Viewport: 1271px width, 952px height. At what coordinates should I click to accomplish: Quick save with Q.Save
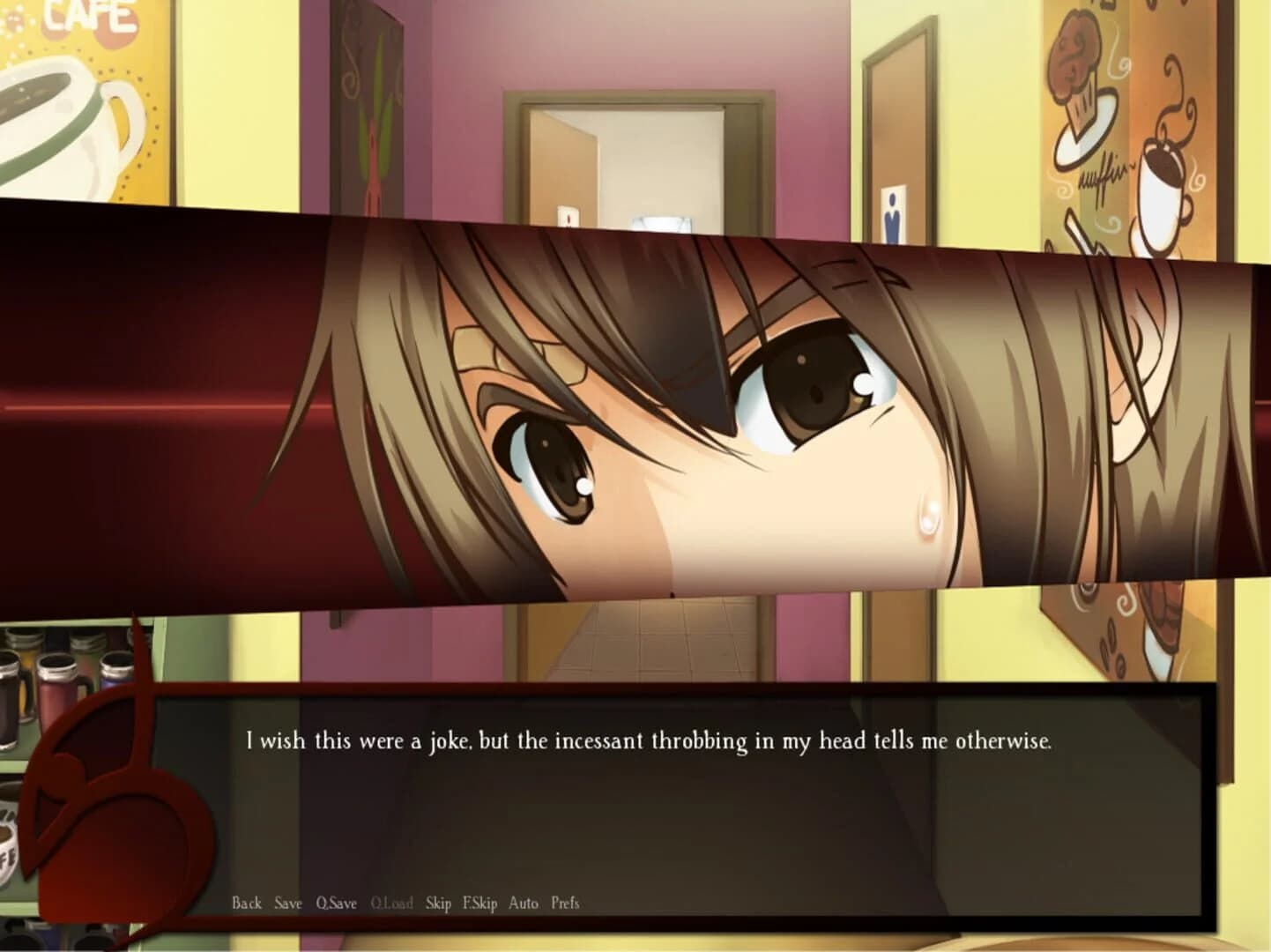[335, 903]
